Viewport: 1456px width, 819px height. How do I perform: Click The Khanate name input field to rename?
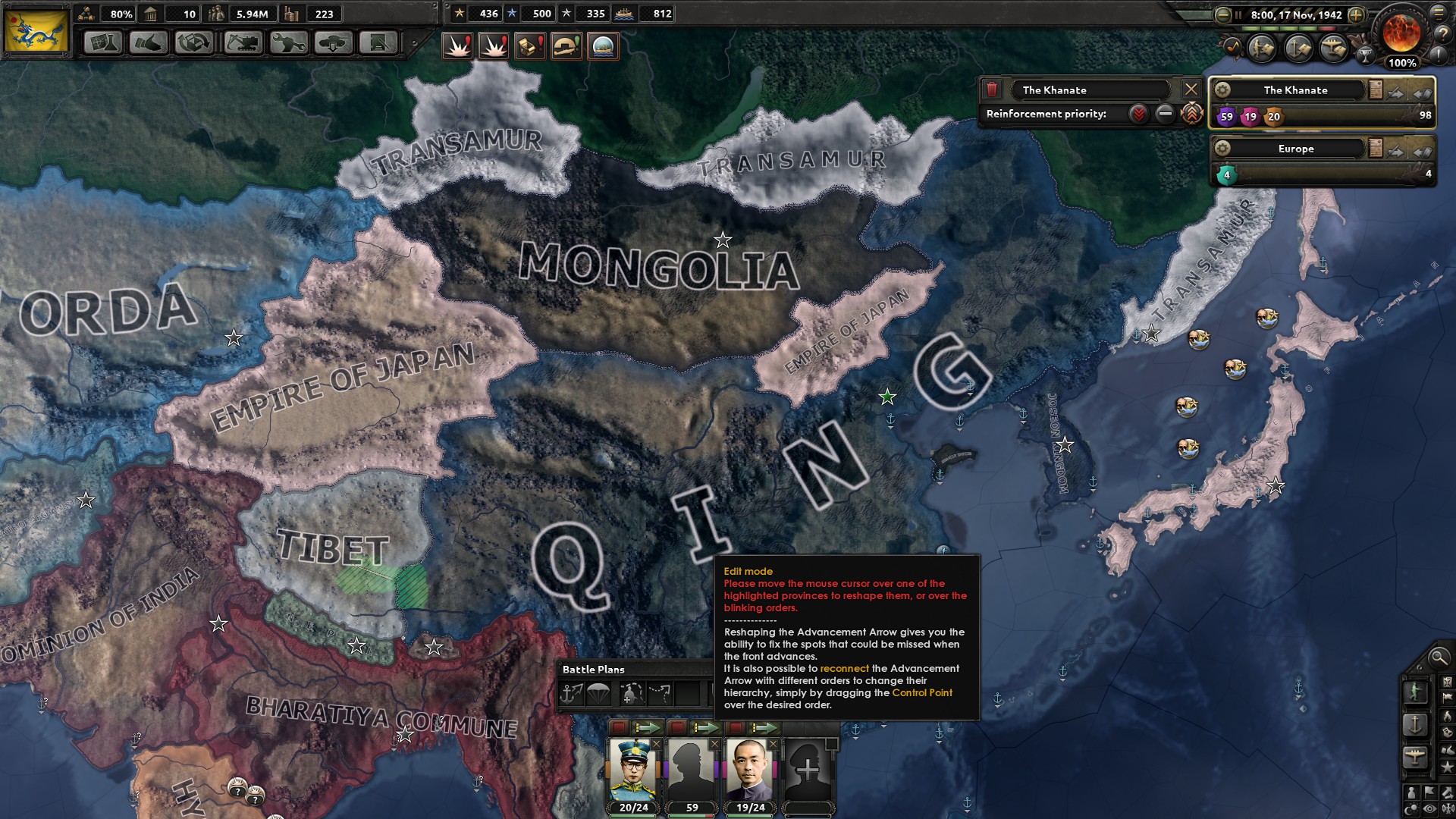coord(1092,89)
